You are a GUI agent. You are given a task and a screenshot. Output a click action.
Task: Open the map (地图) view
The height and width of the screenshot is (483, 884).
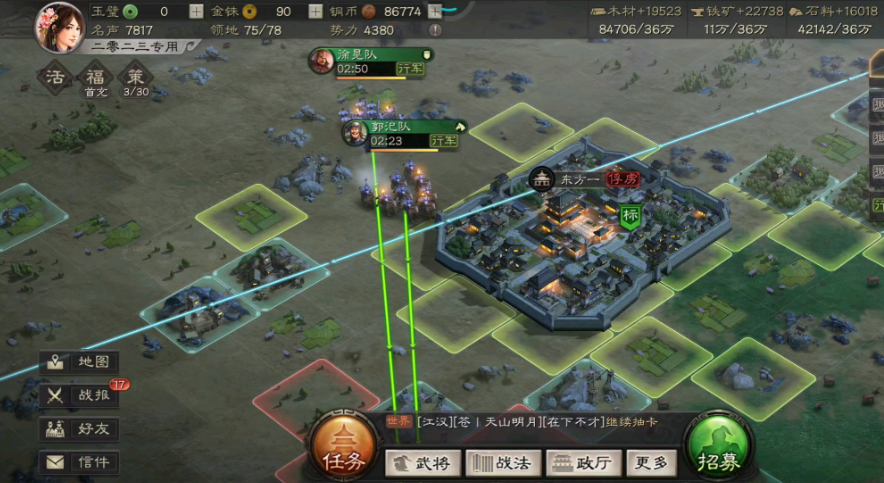click(x=81, y=362)
